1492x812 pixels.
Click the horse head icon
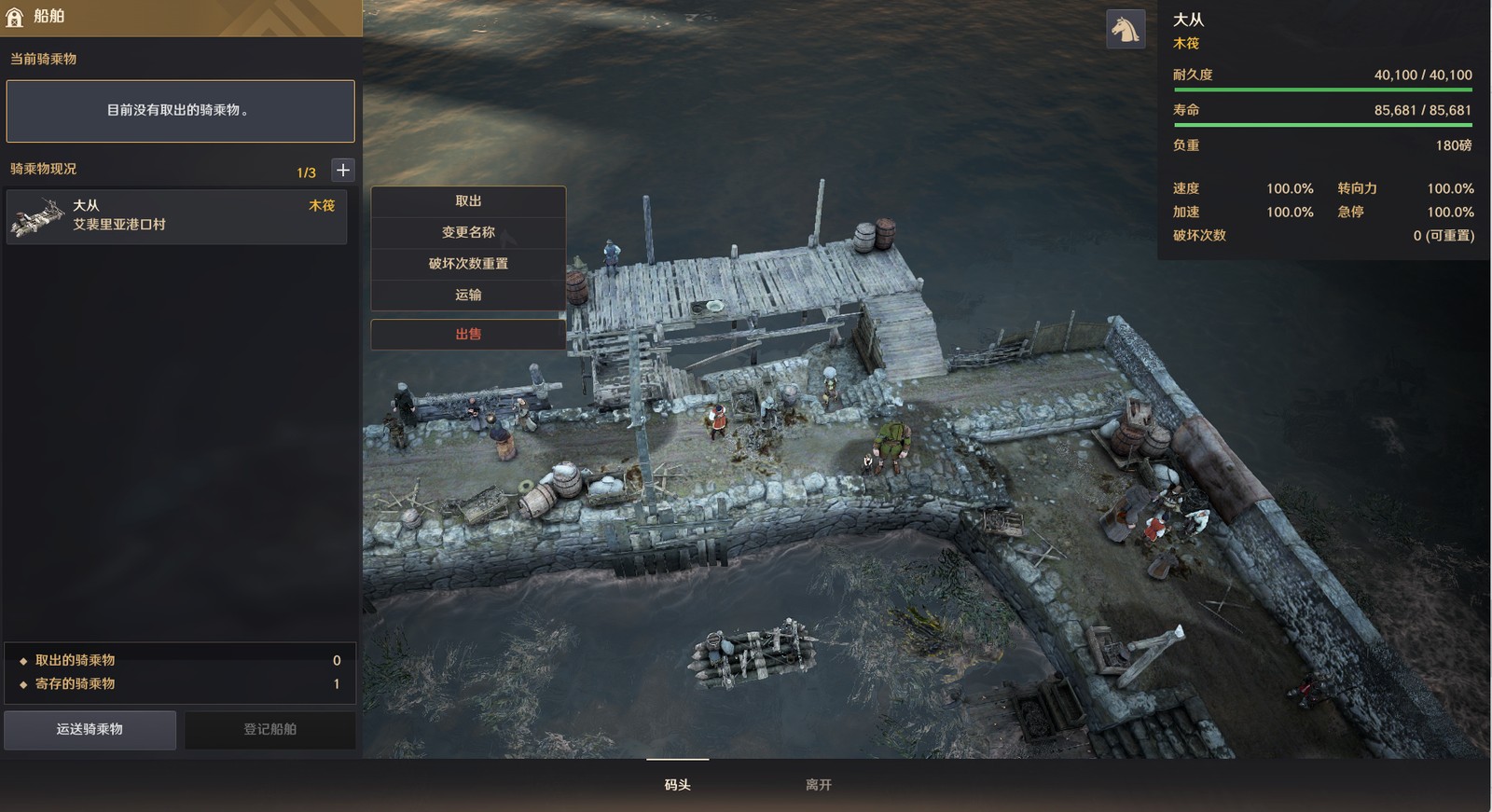(x=1126, y=29)
